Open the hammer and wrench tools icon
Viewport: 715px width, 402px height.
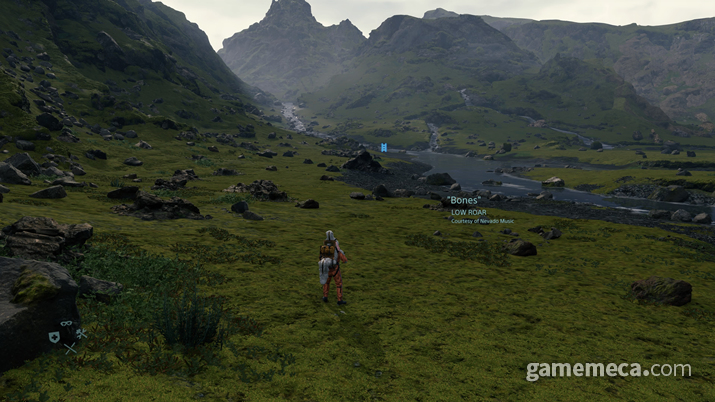click(x=81, y=334)
